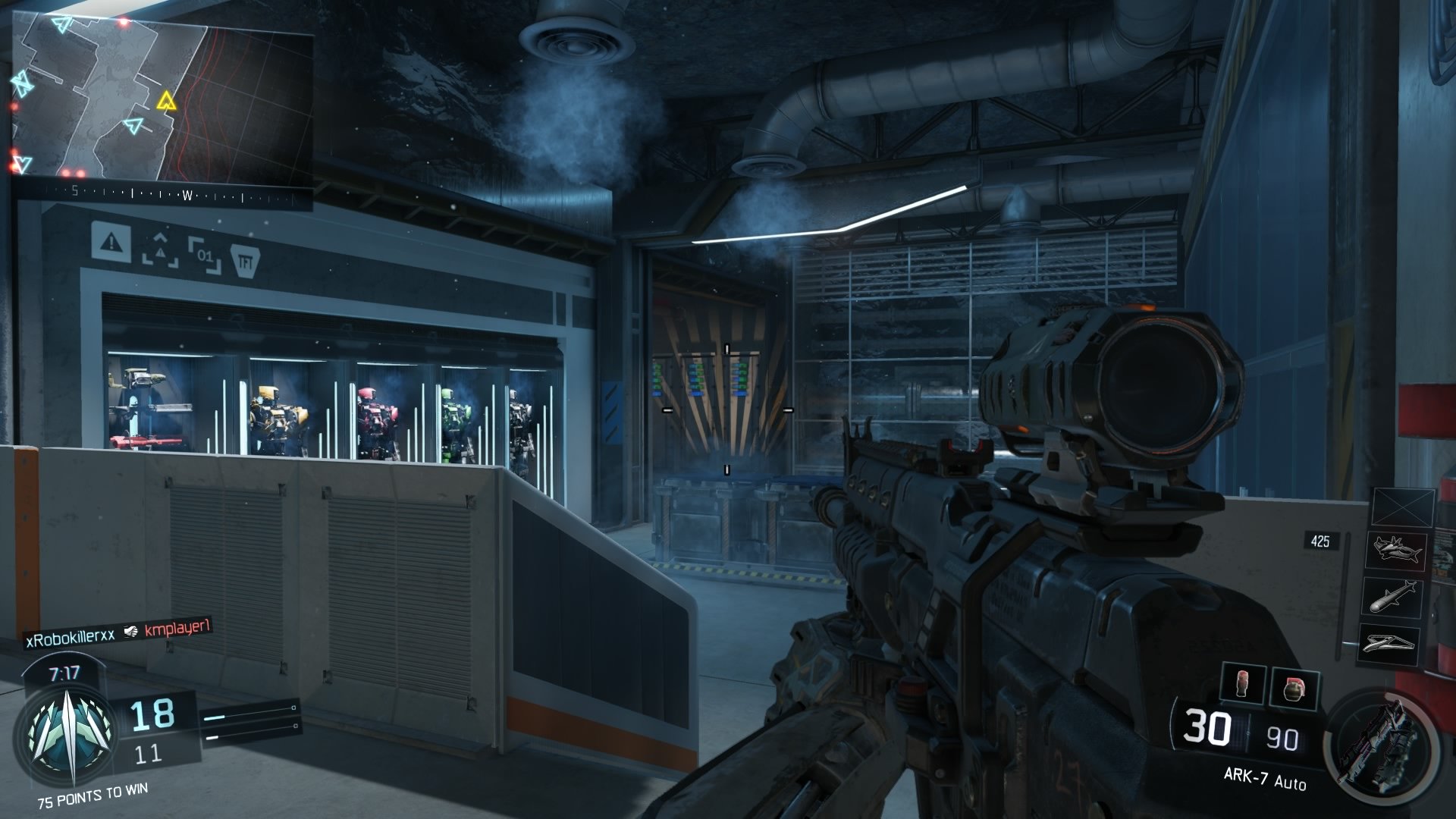1456x819 pixels.
Task: Select the crossed-out empty scorestreak slot
Action: [x=1403, y=508]
